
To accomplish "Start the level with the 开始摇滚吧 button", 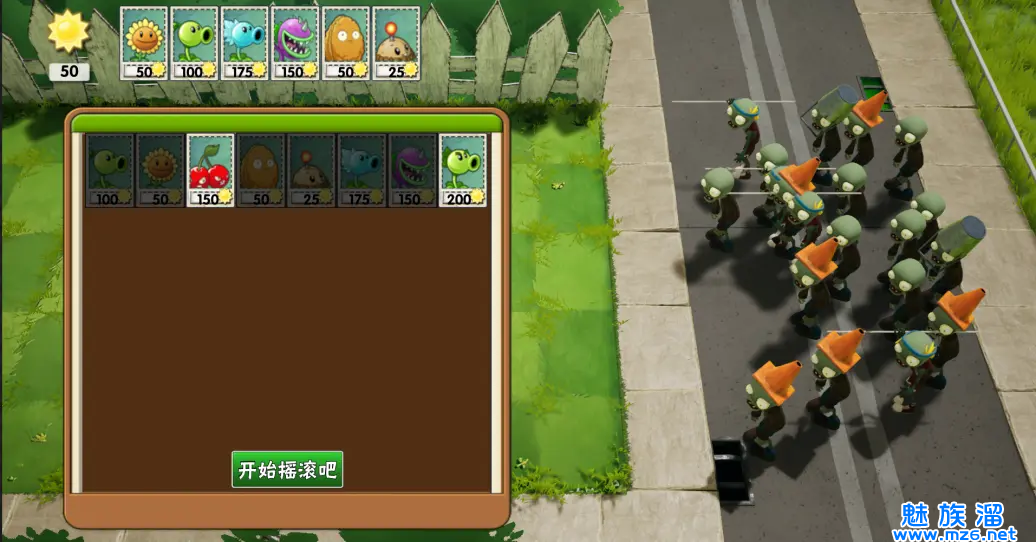I will (x=287, y=469).
